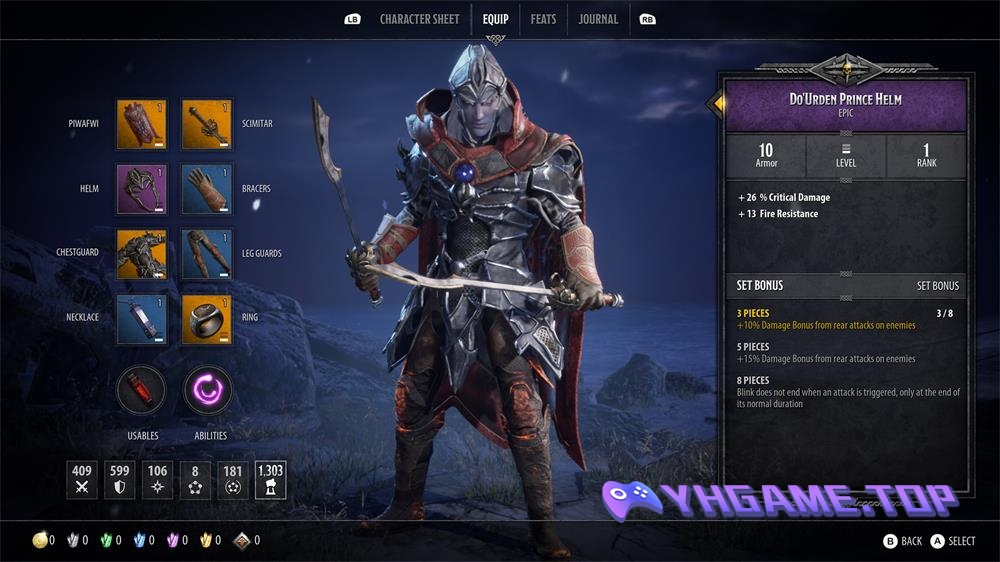The height and width of the screenshot is (562, 1000).
Task: Go to the Journal tab
Action: pyautogui.click(x=598, y=19)
